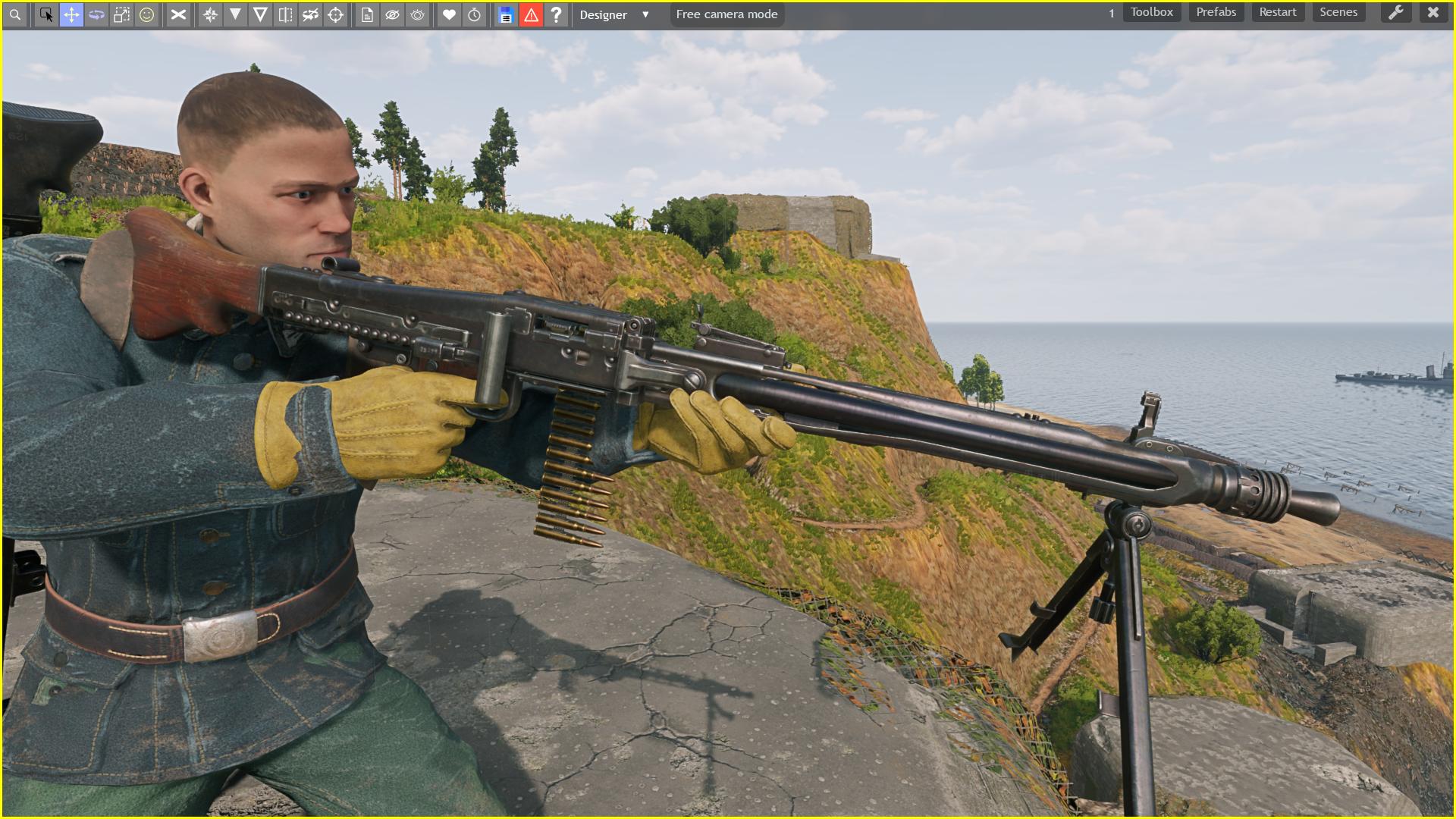Click the stopwatch timer icon

474,14
